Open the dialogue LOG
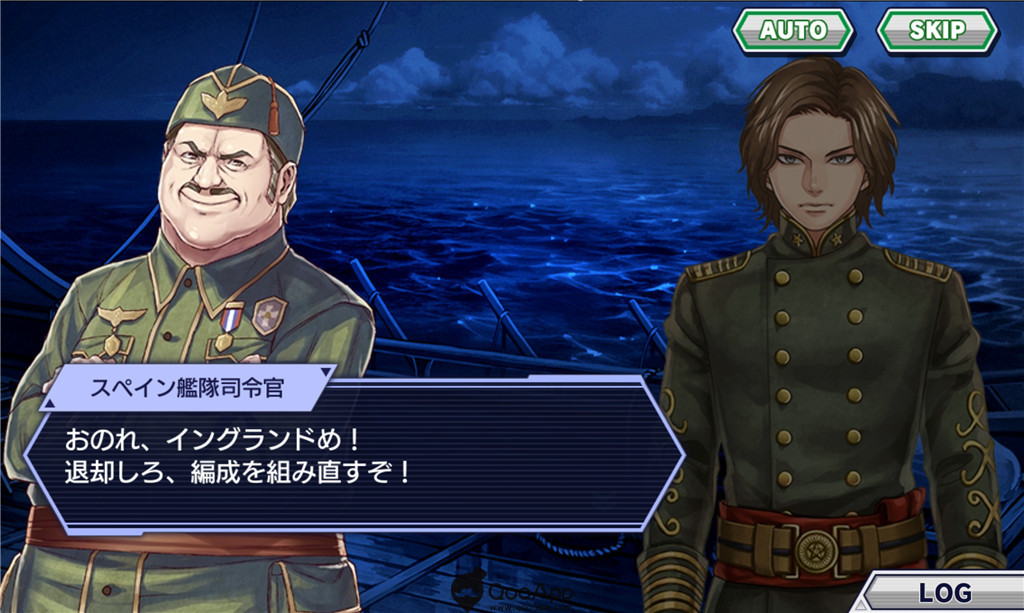 point(944,592)
